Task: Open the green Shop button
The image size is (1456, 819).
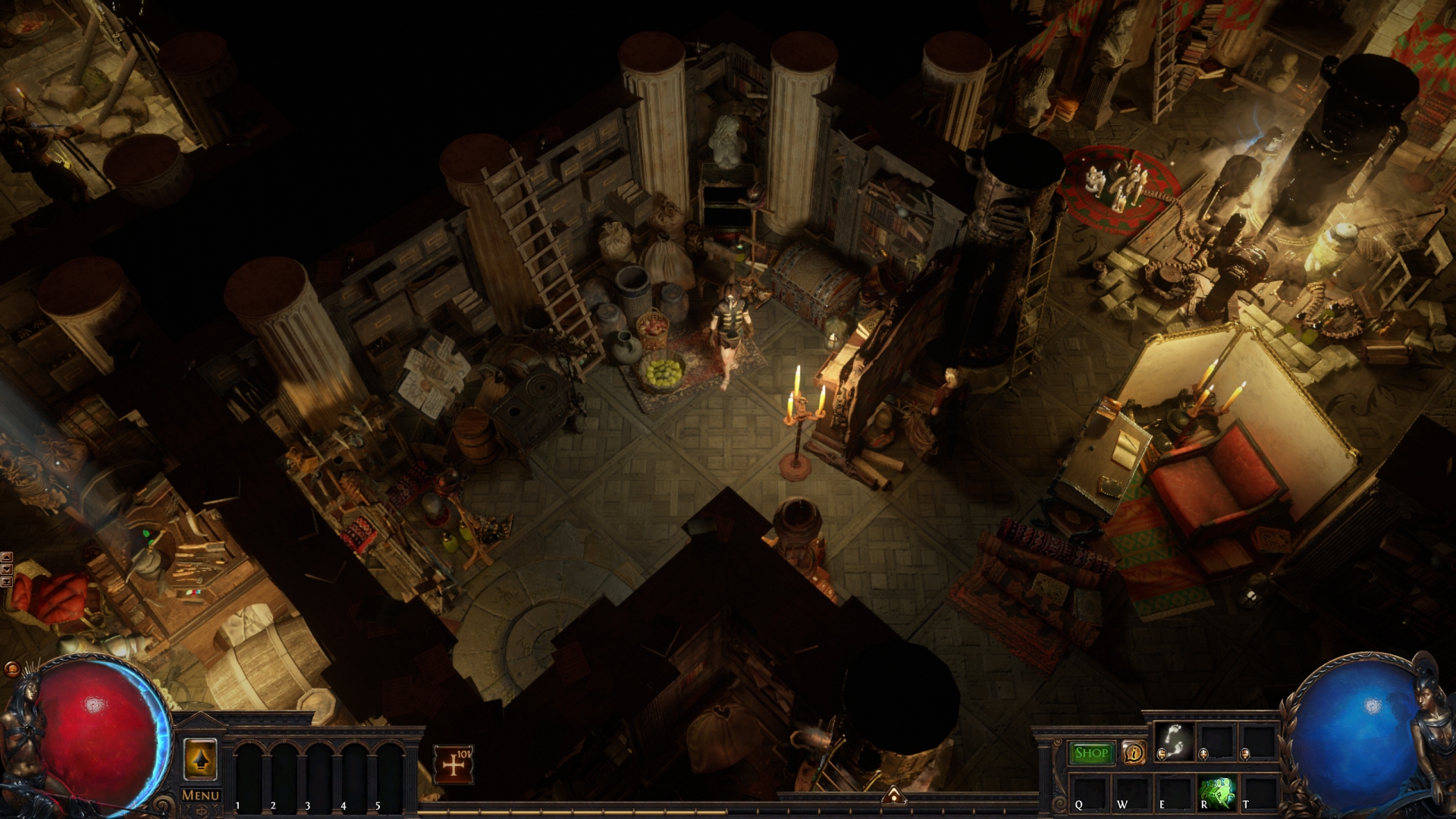Action: point(1091,753)
